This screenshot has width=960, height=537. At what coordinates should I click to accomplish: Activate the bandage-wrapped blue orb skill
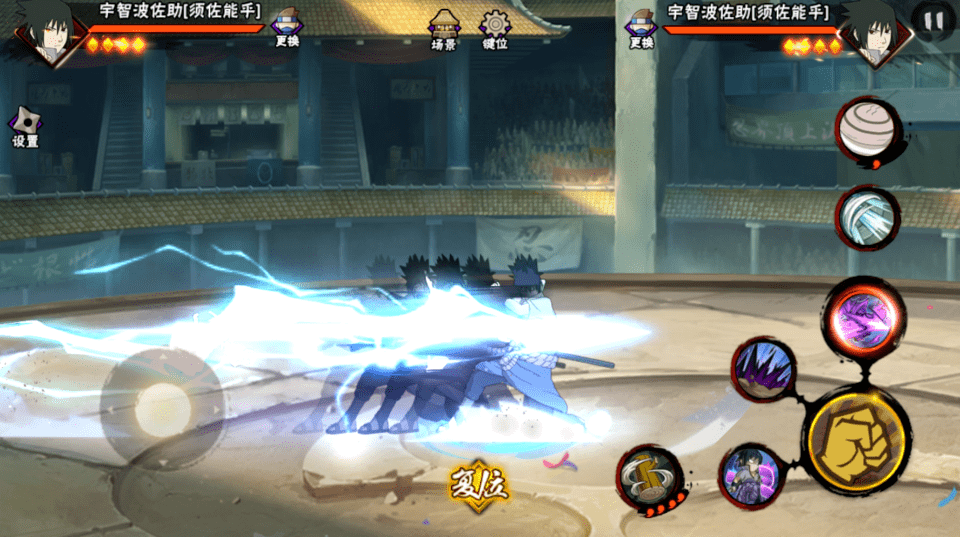(x=867, y=217)
